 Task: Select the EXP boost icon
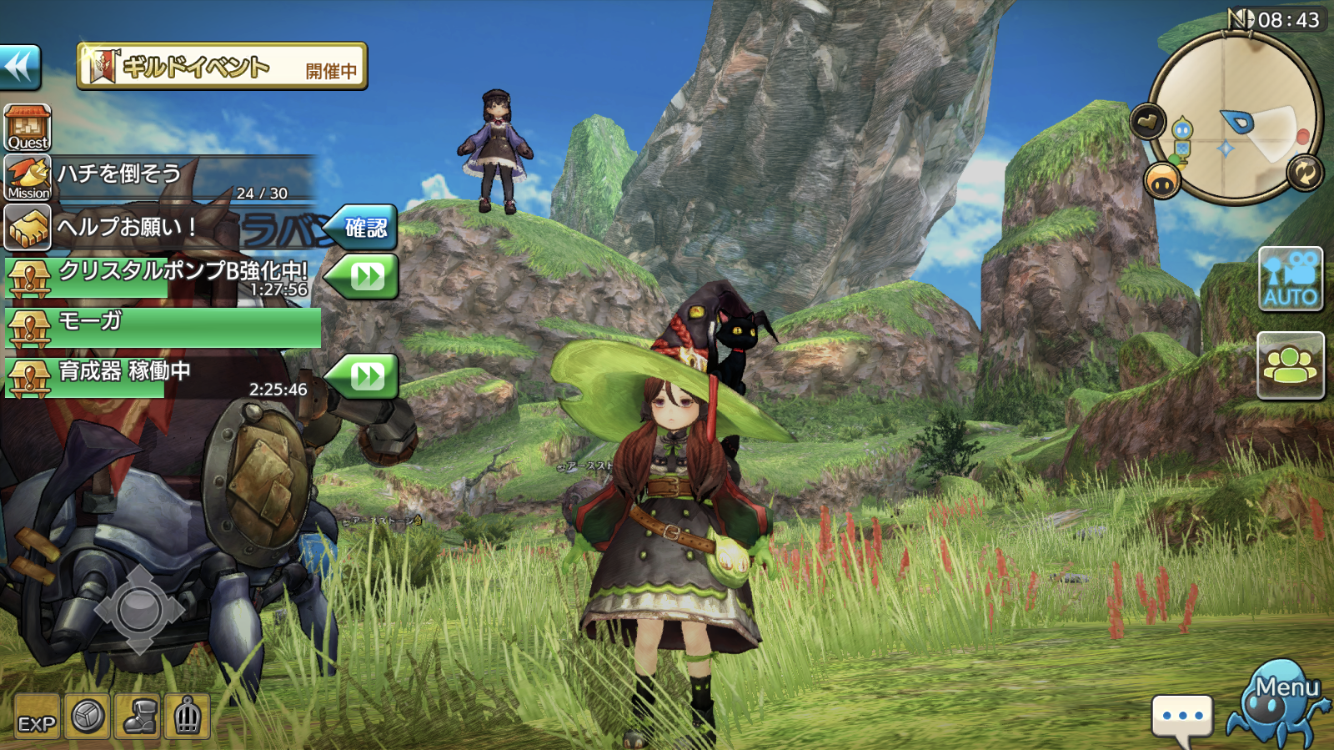(36, 717)
